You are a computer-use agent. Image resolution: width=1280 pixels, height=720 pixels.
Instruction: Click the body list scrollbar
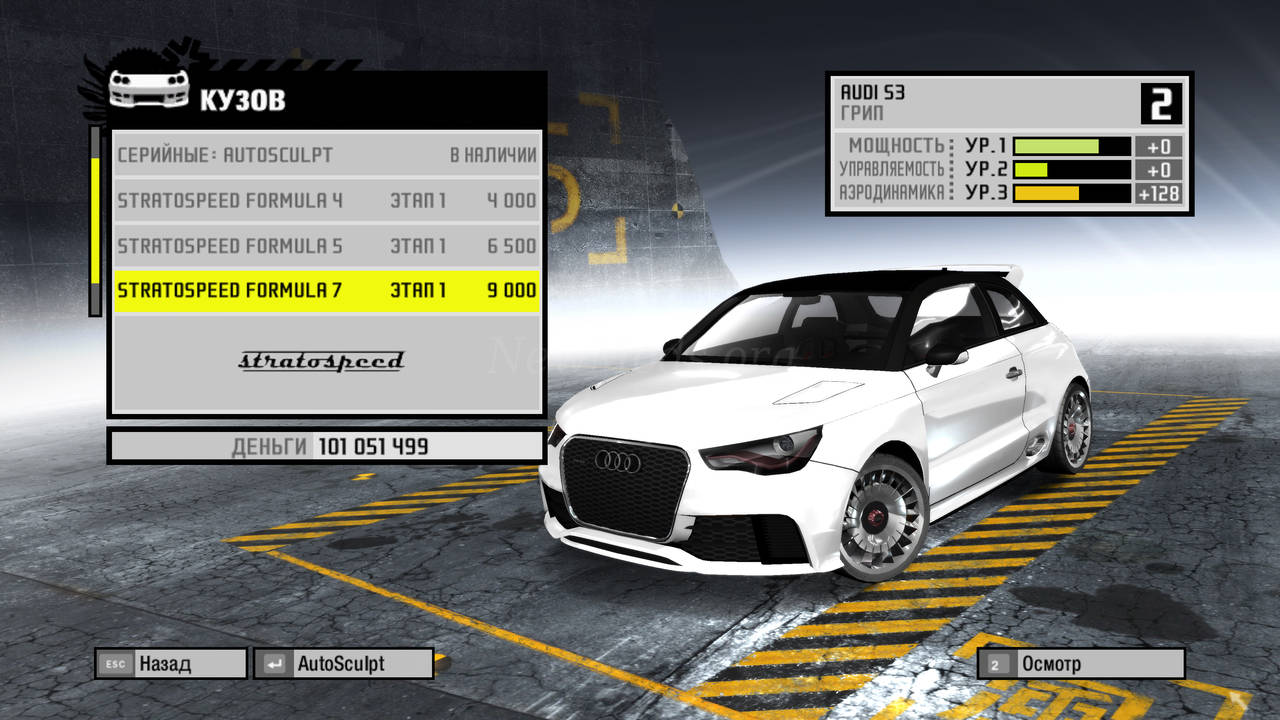tap(95, 220)
